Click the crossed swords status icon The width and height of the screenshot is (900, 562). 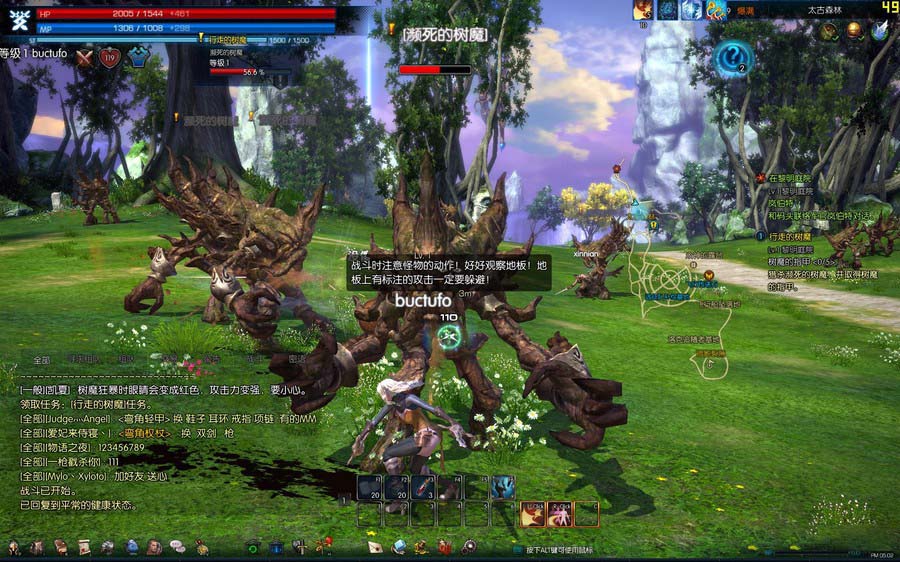85,57
